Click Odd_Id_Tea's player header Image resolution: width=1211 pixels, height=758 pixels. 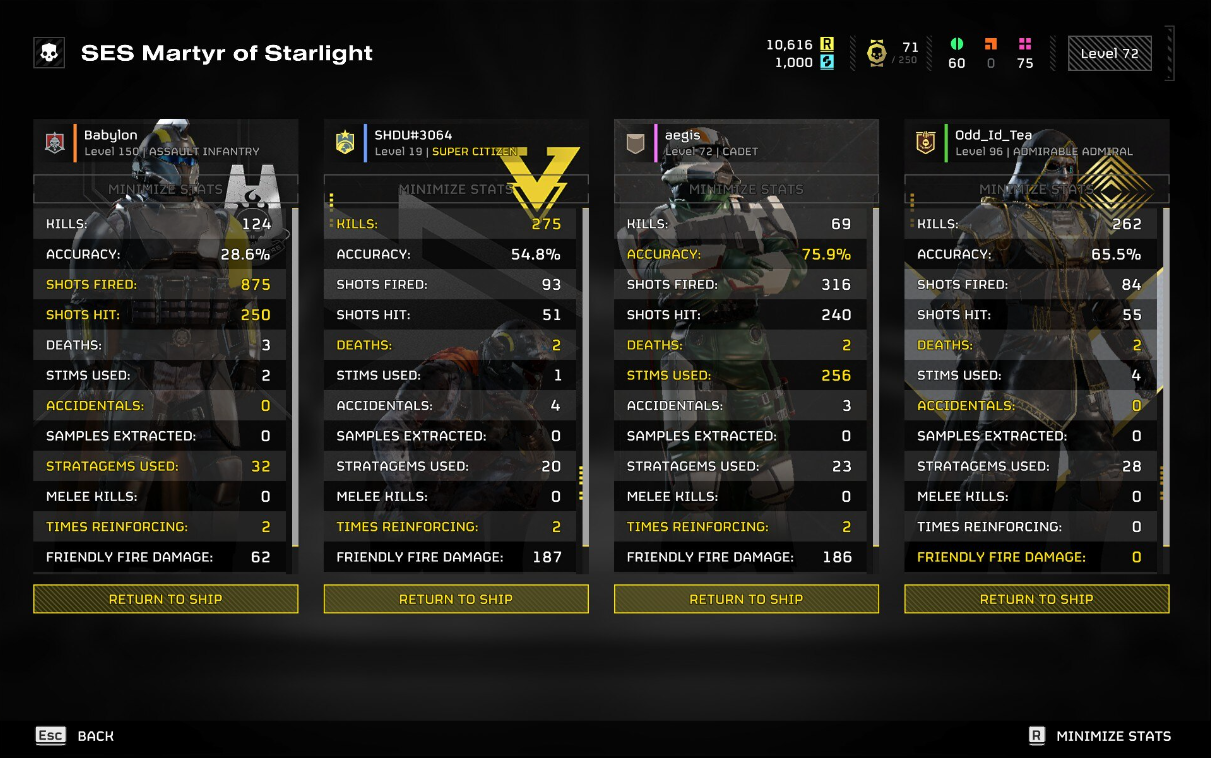coord(1036,143)
